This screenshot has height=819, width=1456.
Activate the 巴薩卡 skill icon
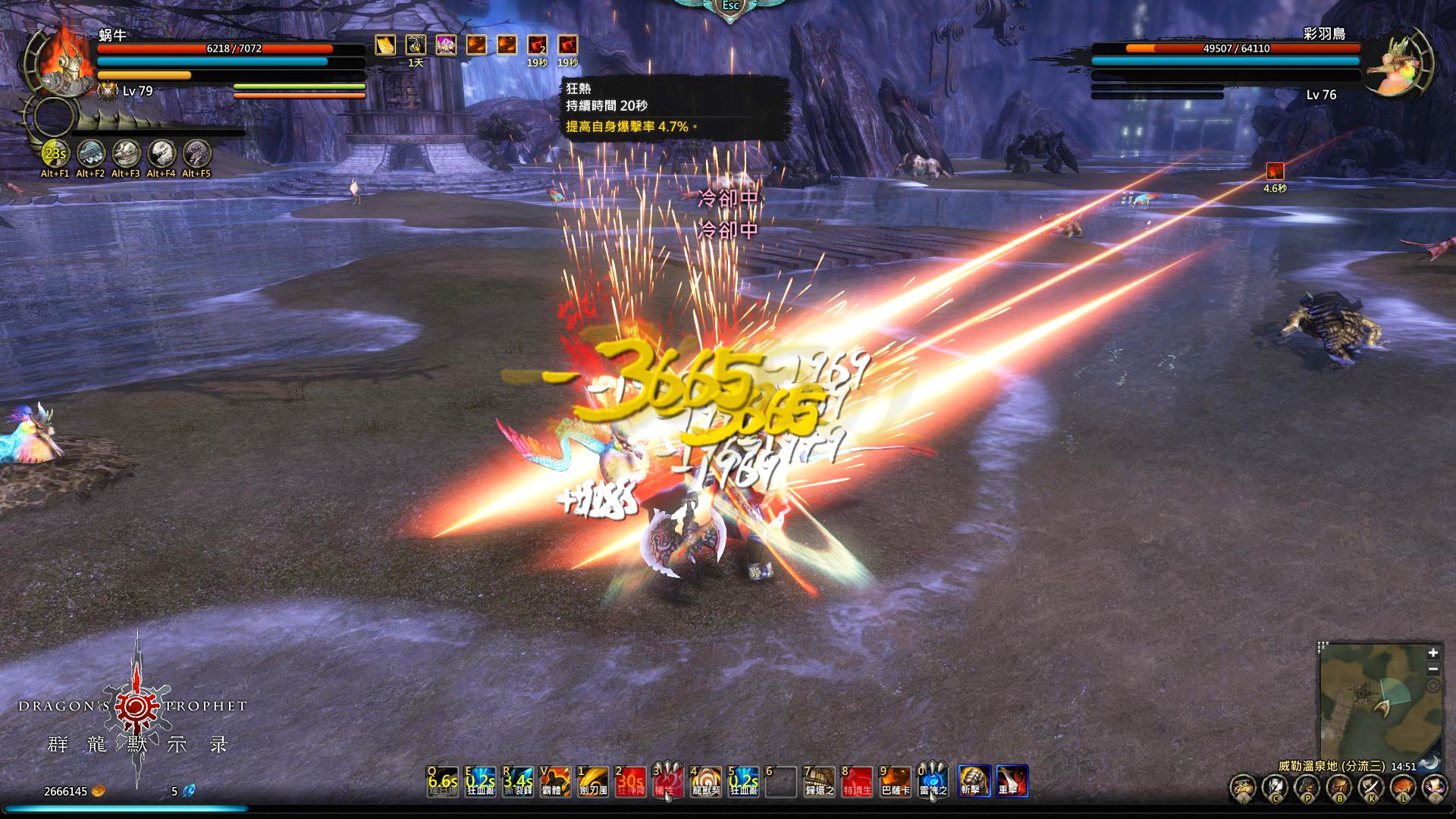point(895,781)
